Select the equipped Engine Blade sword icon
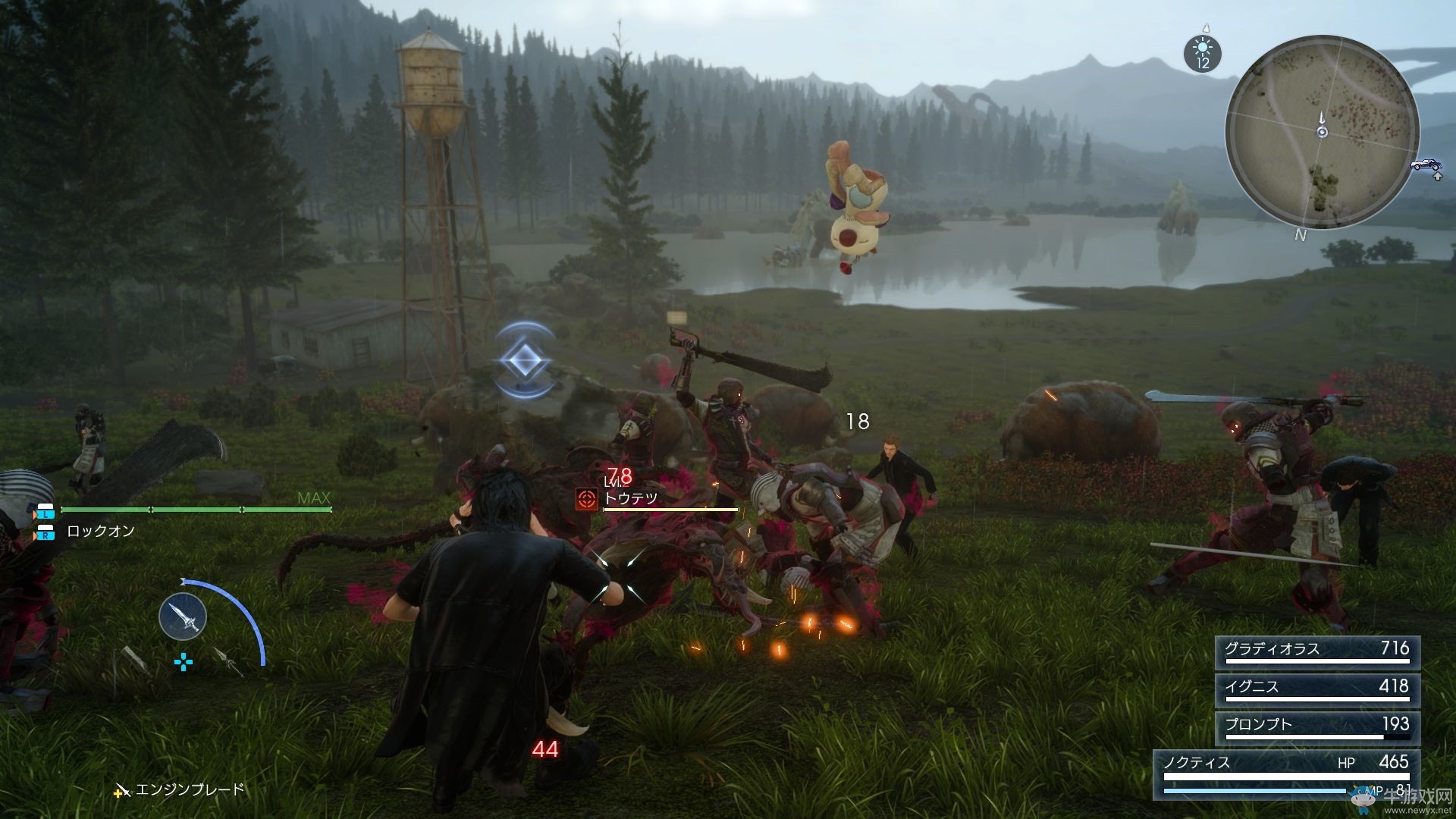Viewport: 1456px width, 819px height. coord(183,617)
